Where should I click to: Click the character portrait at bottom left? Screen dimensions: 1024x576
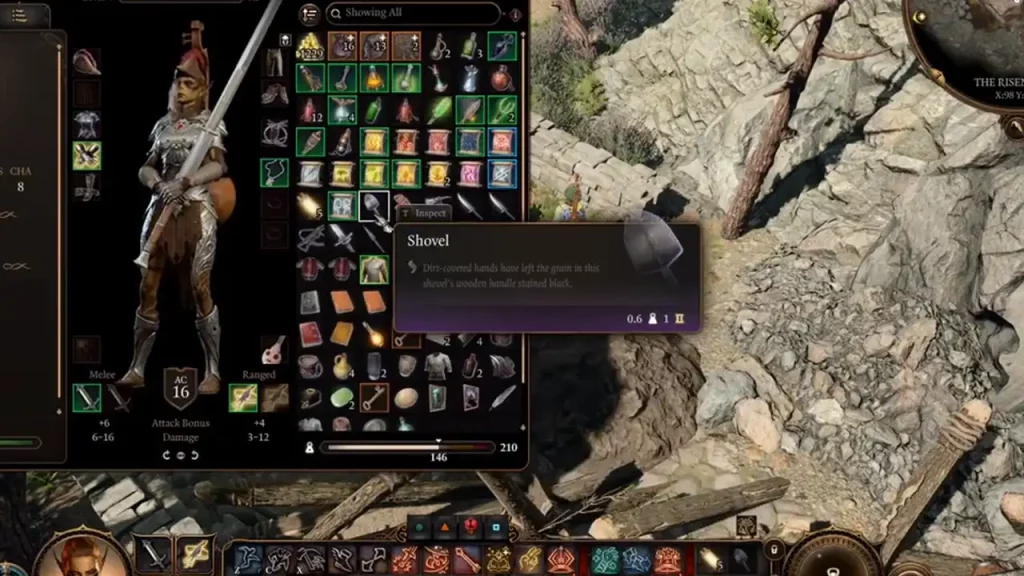click(x=70, y=553)
